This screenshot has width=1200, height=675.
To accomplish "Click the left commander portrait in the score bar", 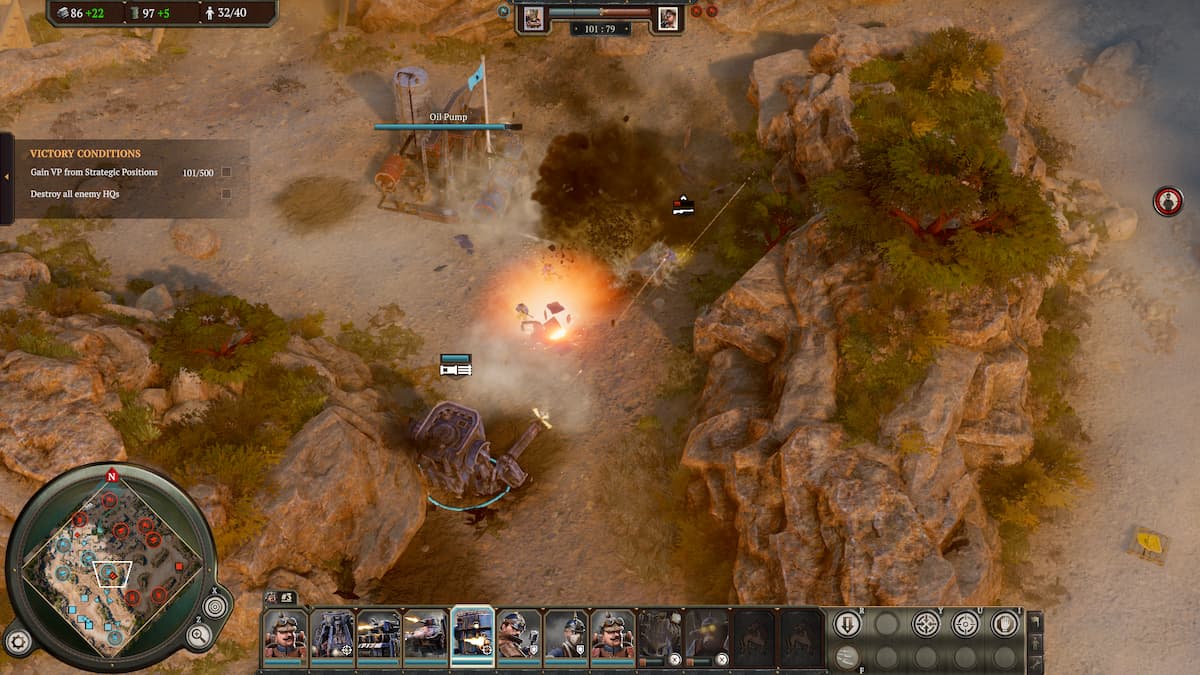I will (533, 17).
